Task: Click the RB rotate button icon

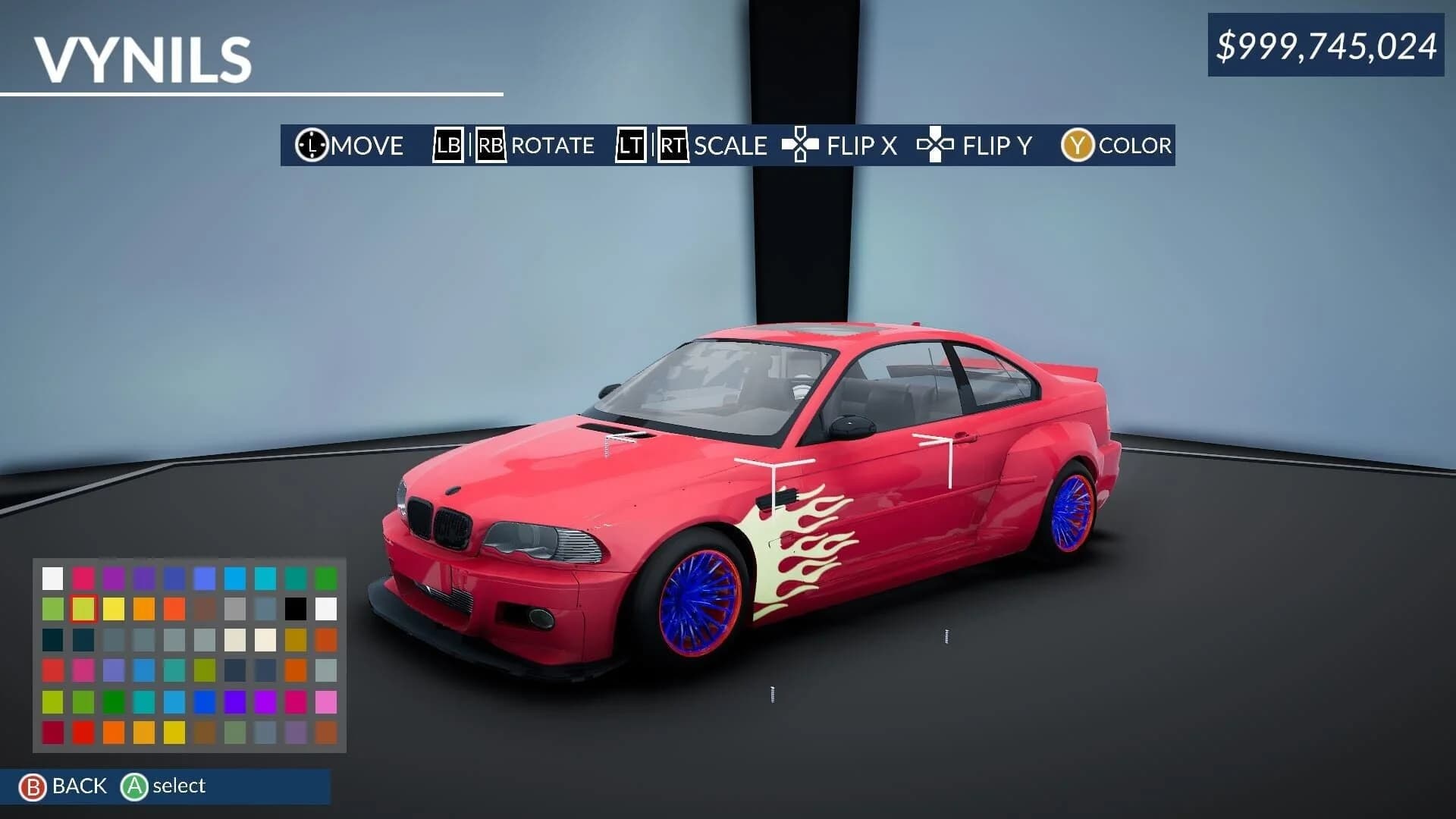Action: (x=490, y=146)
